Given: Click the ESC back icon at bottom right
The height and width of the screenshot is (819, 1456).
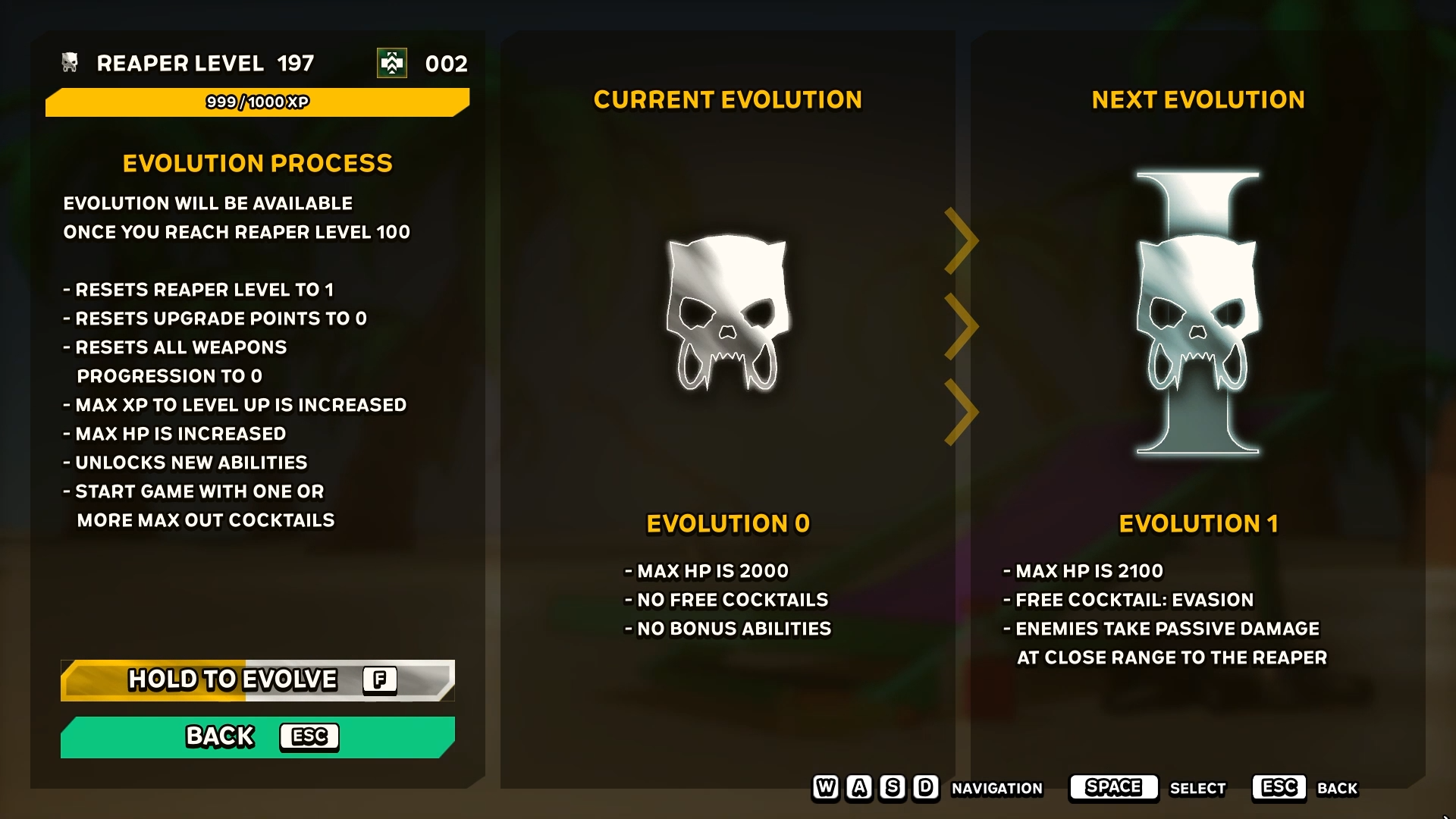Looking at the screenshot, I should [1279, 787].
